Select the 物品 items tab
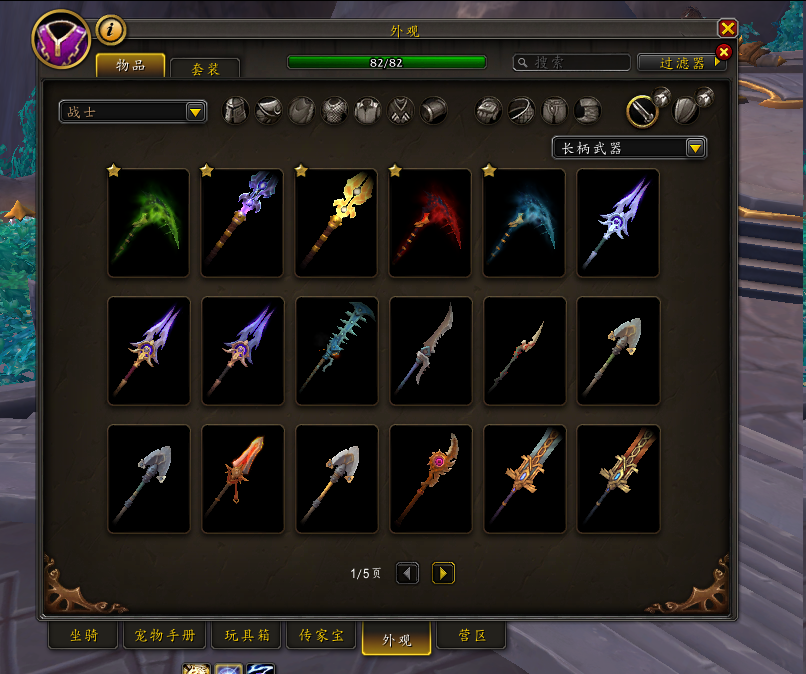The width and height of the screenshot is (806, 674). point(130,65)
